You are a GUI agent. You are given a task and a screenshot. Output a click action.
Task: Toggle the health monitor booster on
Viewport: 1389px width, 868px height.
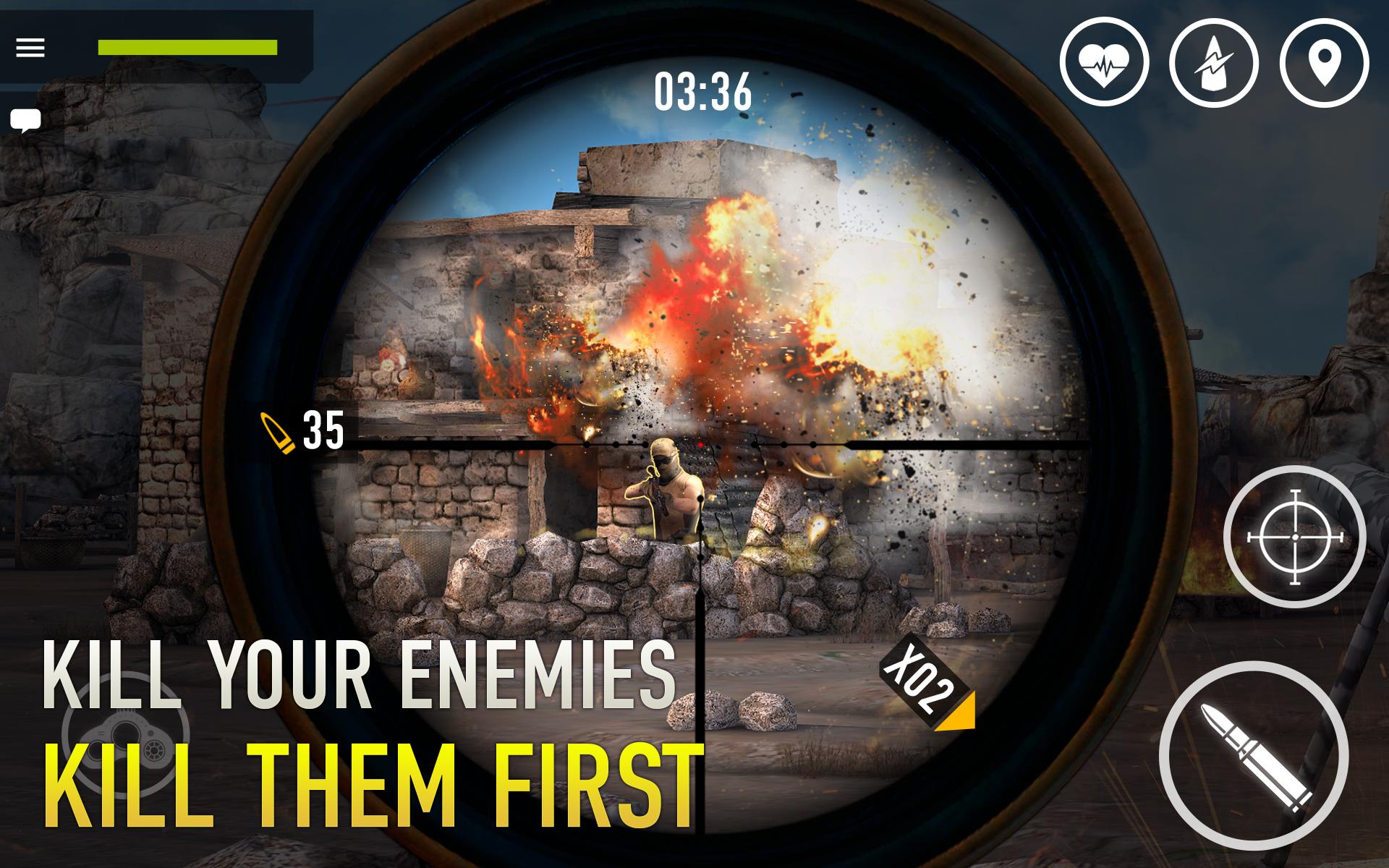click(x=1106, y=64)
